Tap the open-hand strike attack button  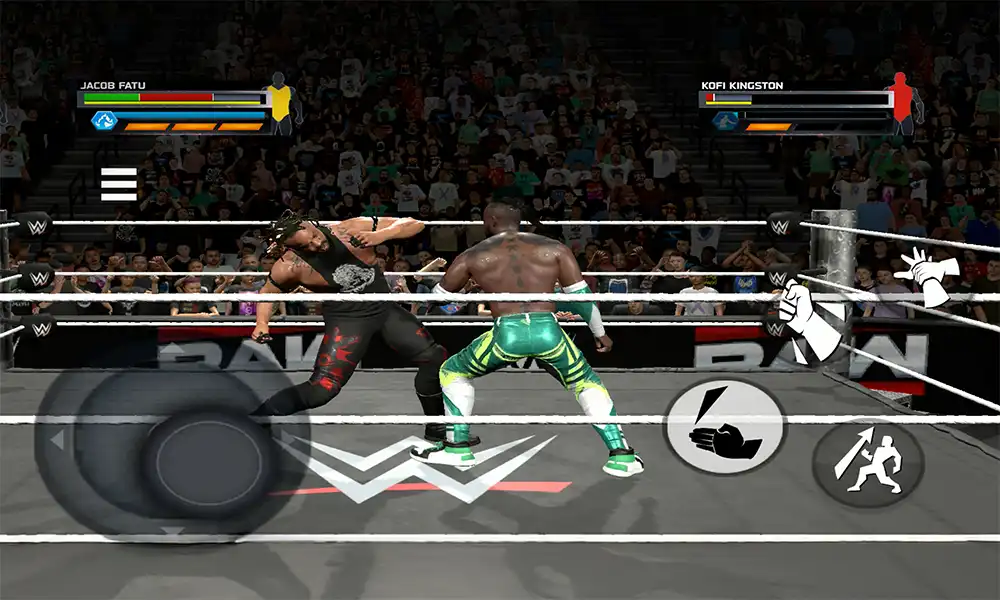coord(725,425)
